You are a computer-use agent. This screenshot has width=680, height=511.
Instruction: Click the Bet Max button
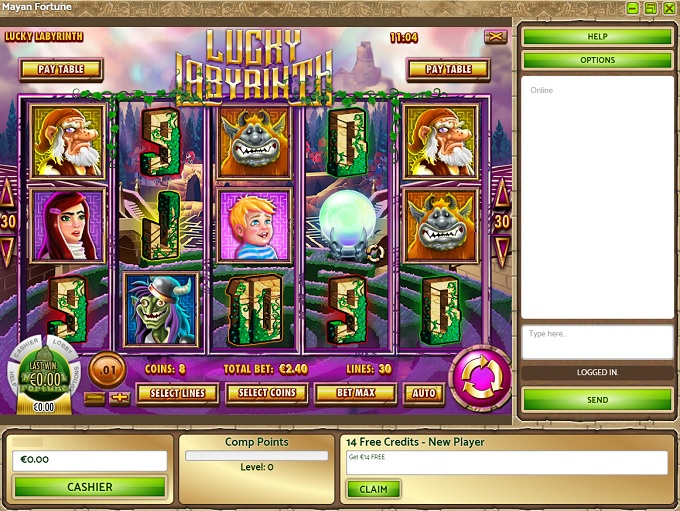(x=355, y=393)
